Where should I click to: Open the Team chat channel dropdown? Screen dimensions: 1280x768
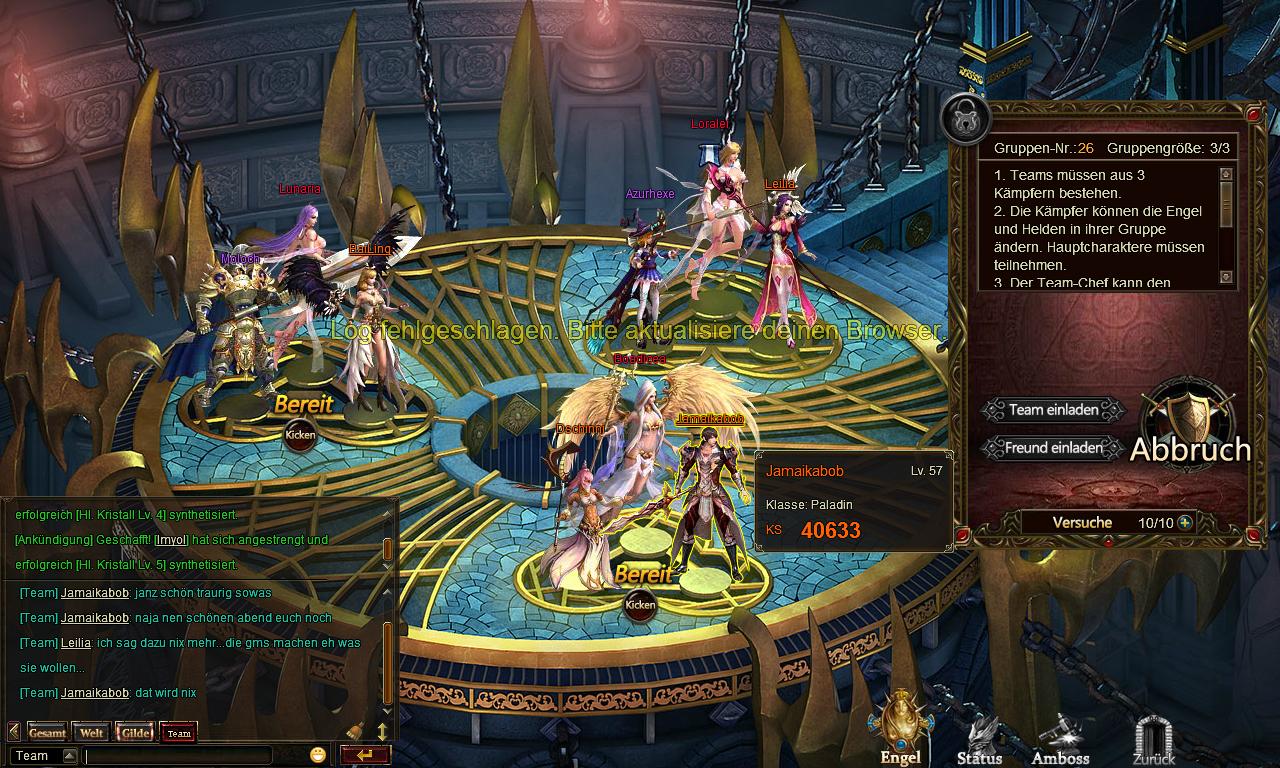click(x=69, y=756)
